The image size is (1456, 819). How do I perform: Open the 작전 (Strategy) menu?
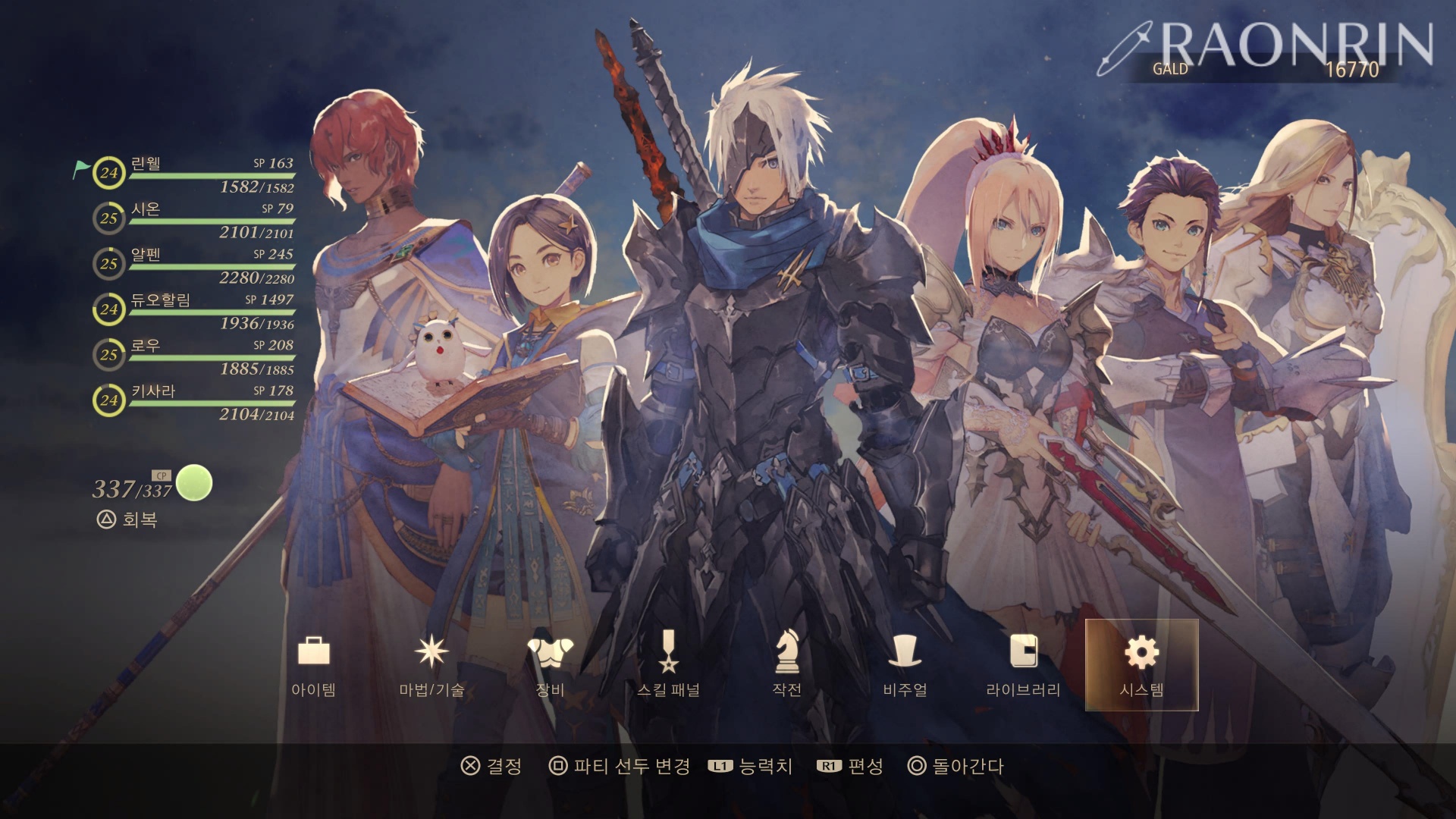point(786,664)
